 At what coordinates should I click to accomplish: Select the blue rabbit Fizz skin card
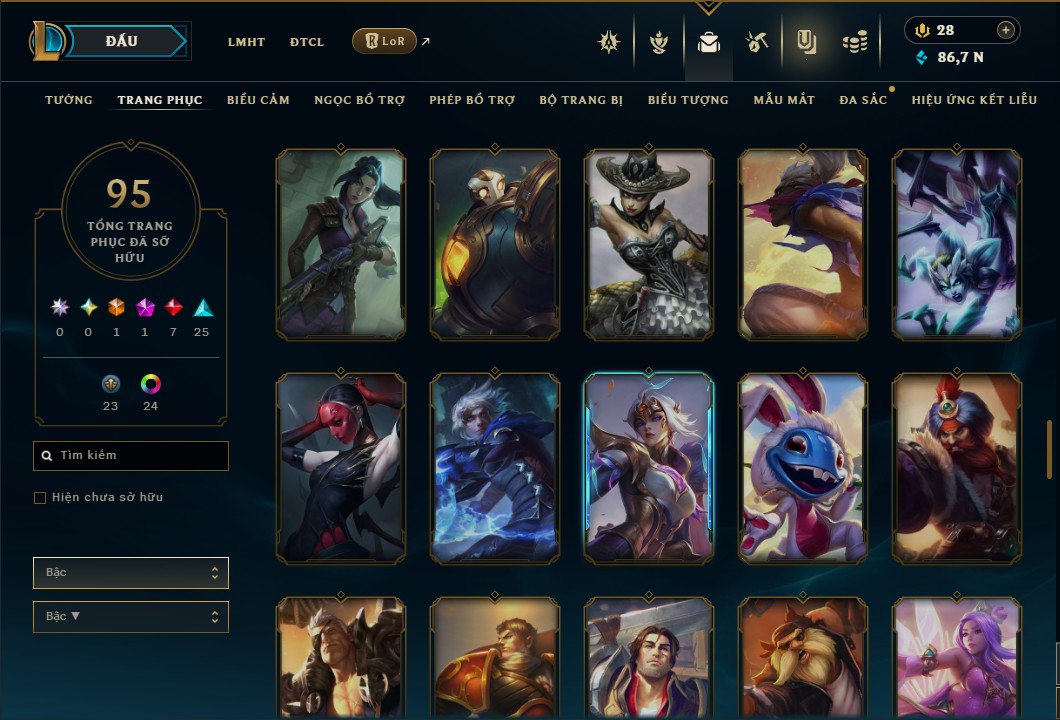[x=803, y=468]
